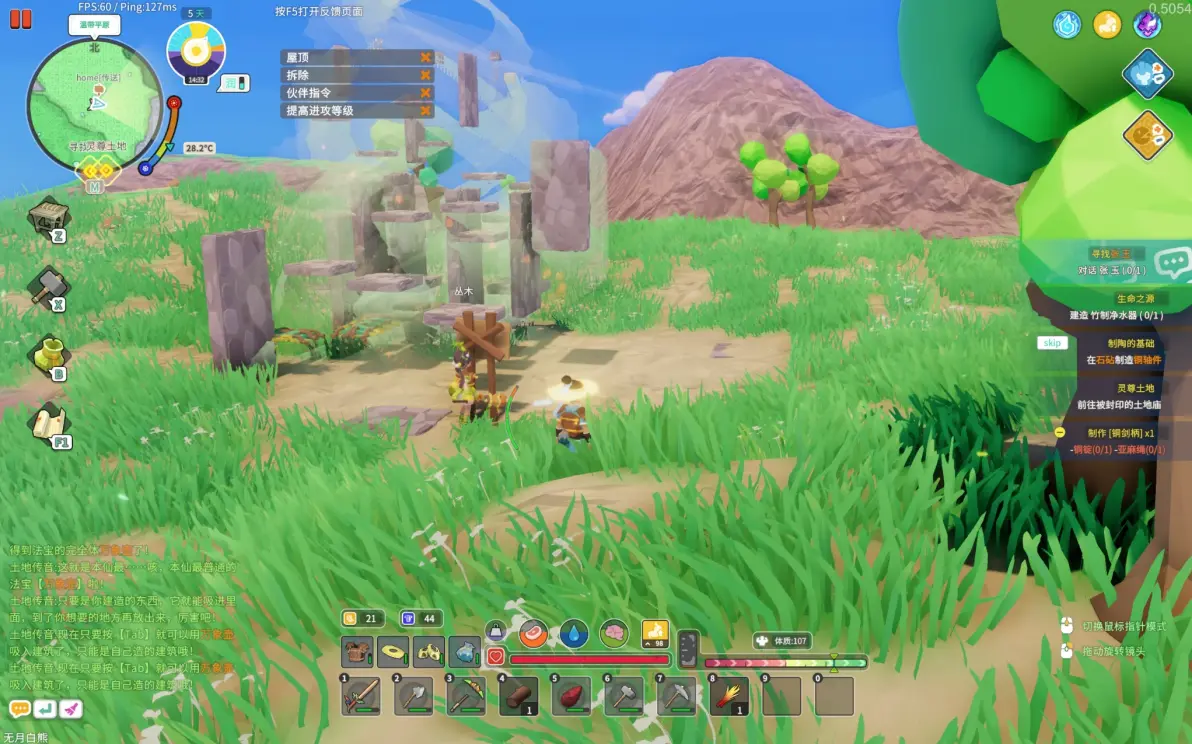The image size is (1192, 744).
Task: Open the yellow bag inventory icon
Action: click(49, 354)
